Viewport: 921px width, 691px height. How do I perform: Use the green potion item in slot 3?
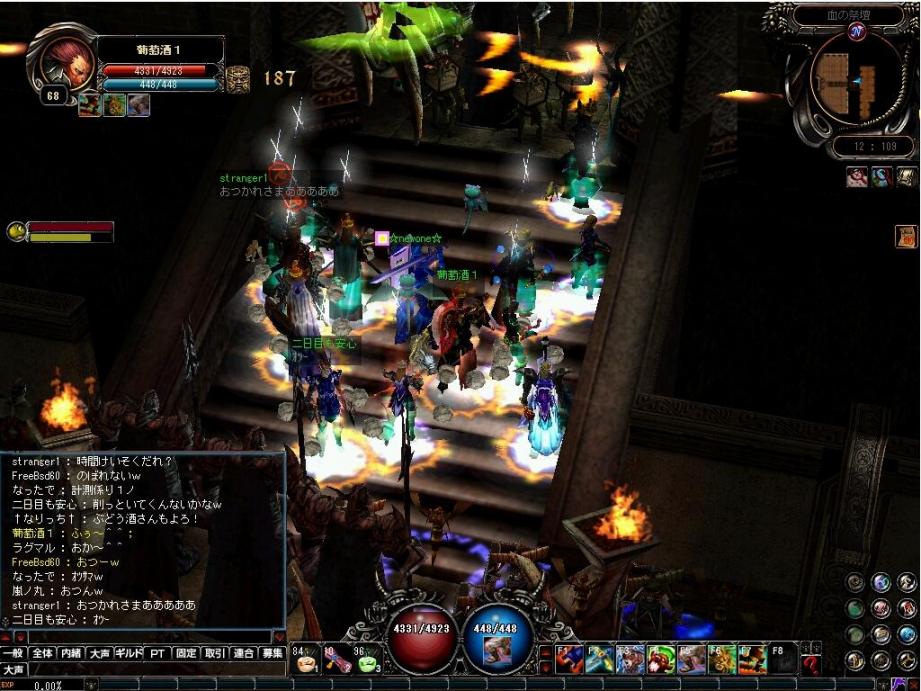tap(368, 661)
